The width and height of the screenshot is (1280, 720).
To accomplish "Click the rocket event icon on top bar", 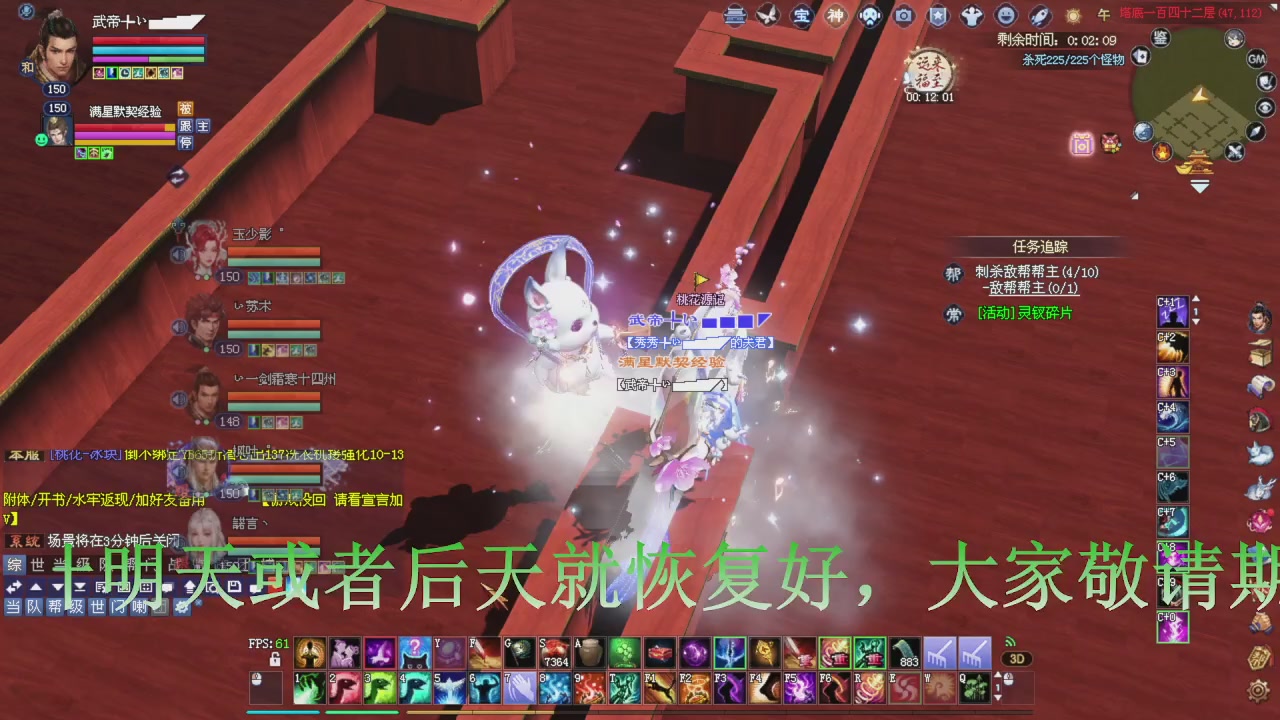I will pyautogui.click(x=1040, y=16).
